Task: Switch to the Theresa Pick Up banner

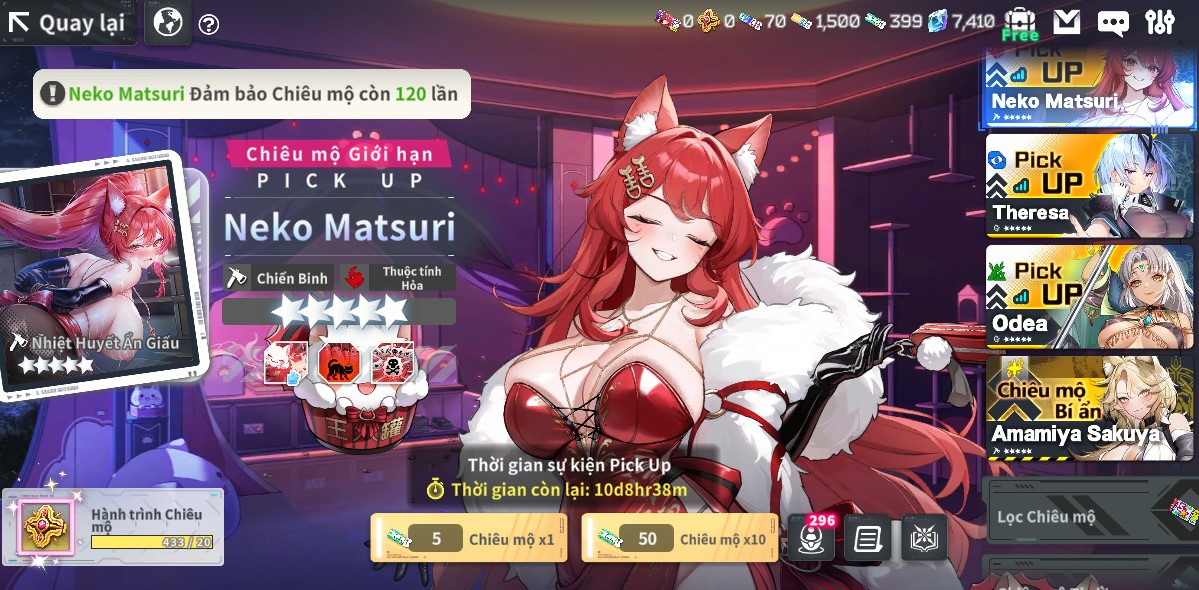Action: (x=1088, y=185)
